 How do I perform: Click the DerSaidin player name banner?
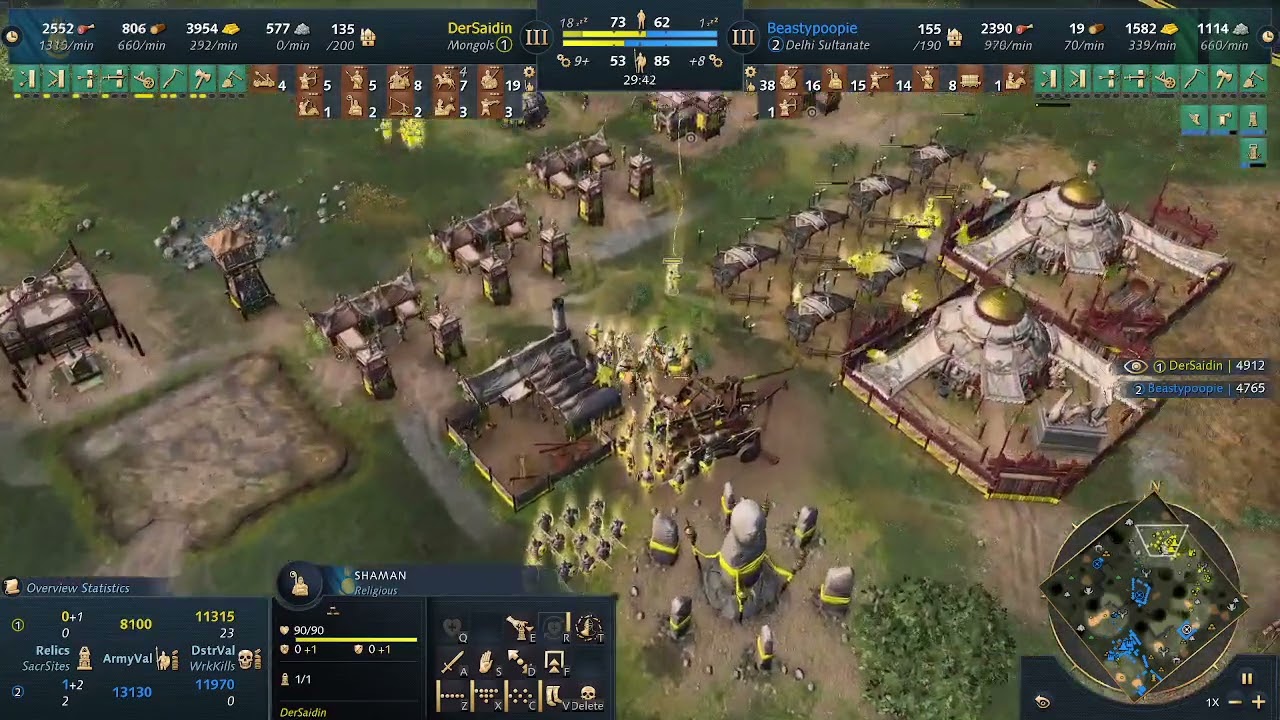pos(479,29)
